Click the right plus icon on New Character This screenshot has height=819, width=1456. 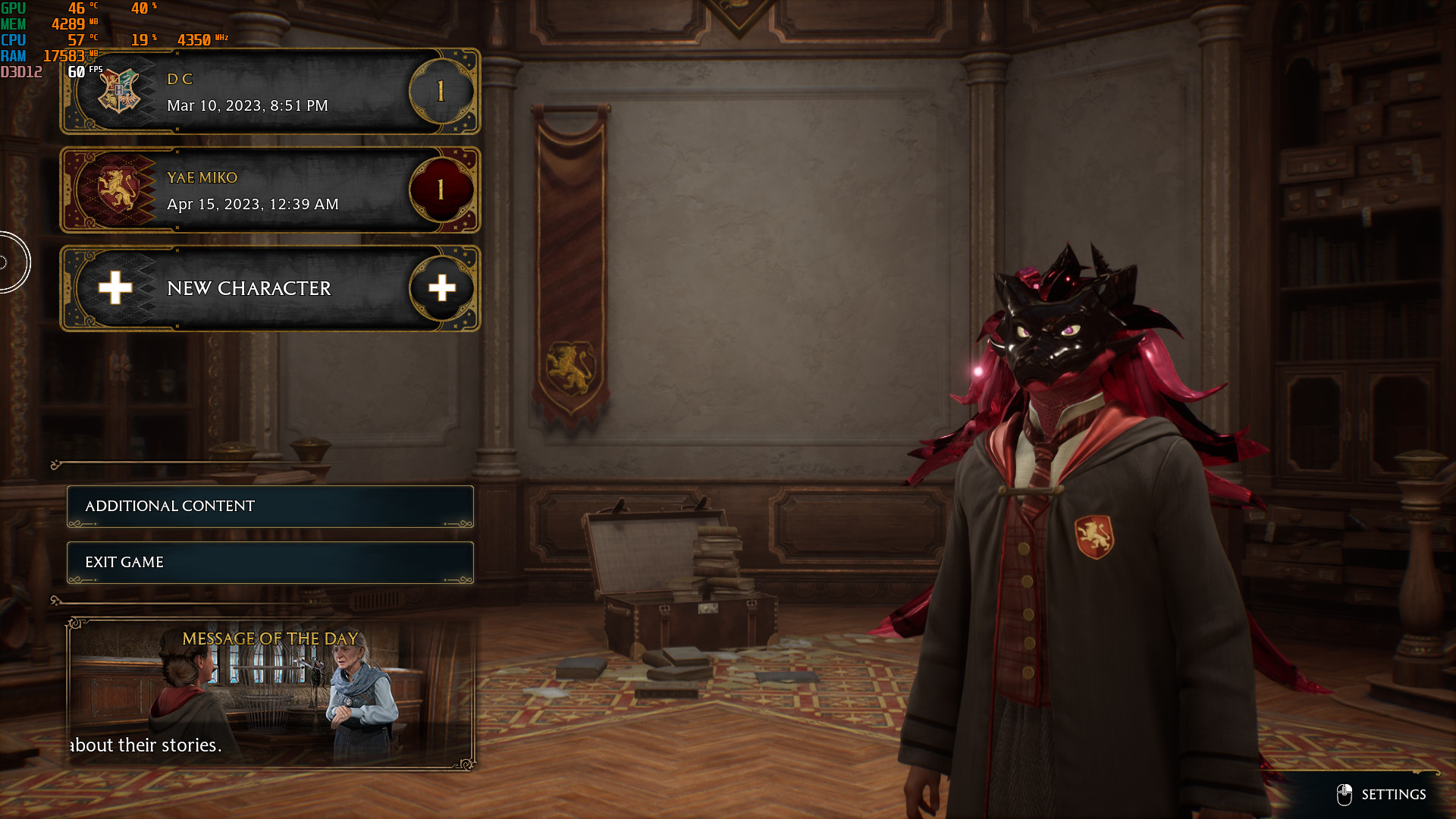[x=442, y=288]
